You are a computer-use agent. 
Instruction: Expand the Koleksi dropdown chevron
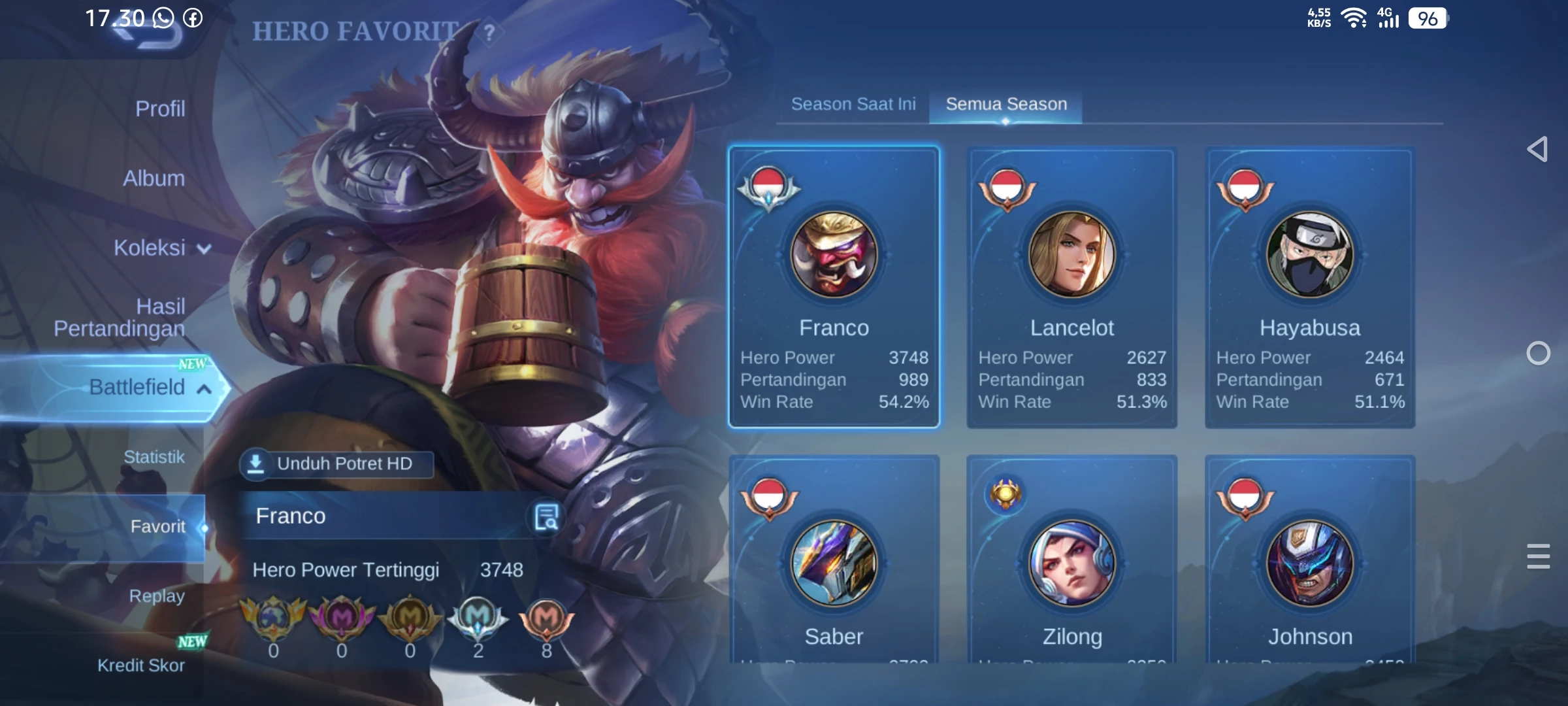click(204, 249)
